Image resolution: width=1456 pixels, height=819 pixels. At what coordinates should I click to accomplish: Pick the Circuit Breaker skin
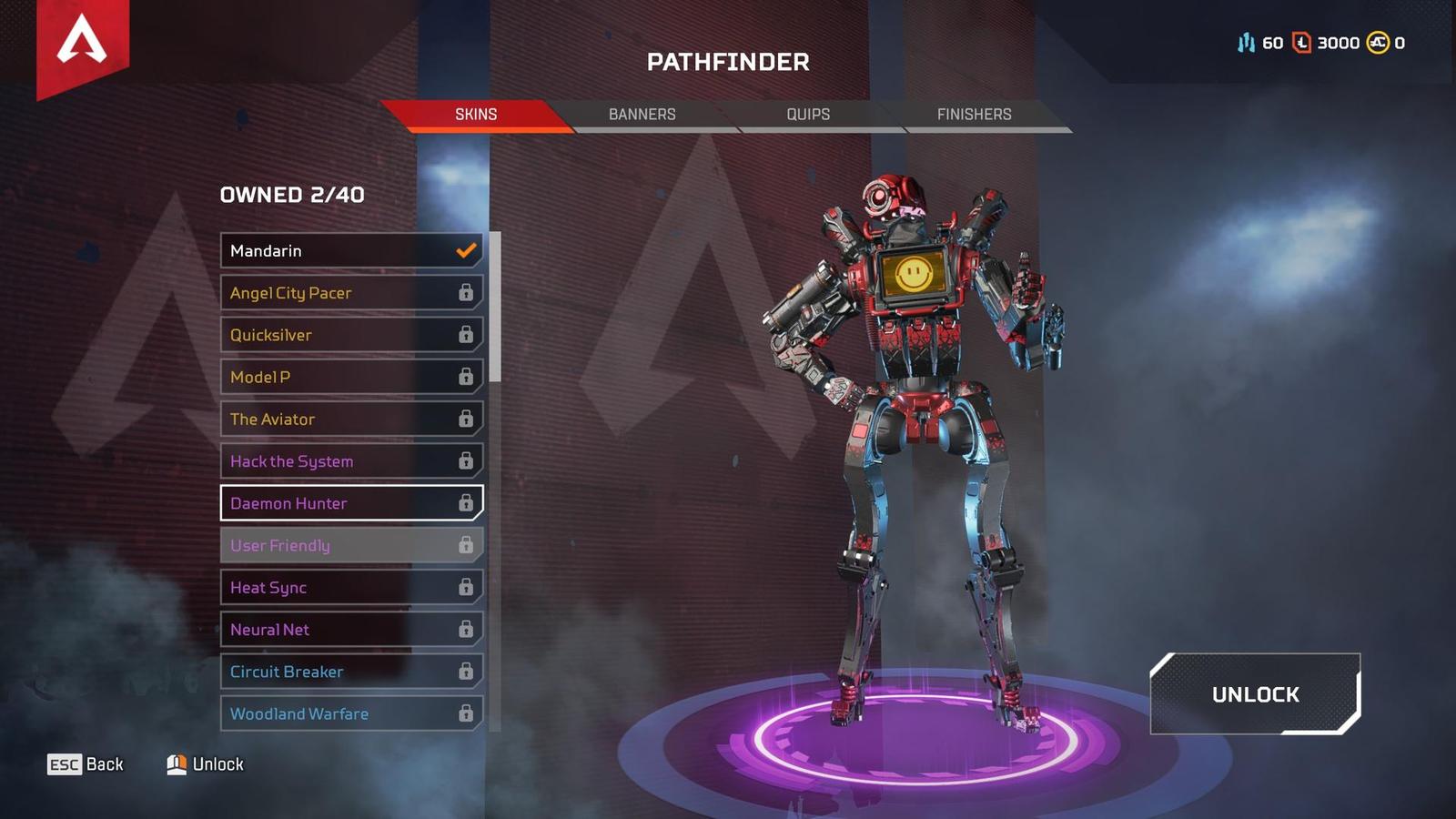[351, 672]
